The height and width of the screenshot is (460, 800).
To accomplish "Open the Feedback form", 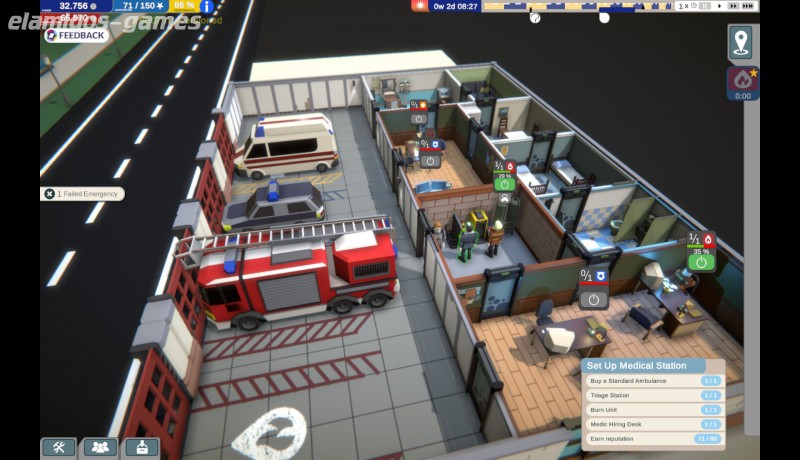I will 76,35.
